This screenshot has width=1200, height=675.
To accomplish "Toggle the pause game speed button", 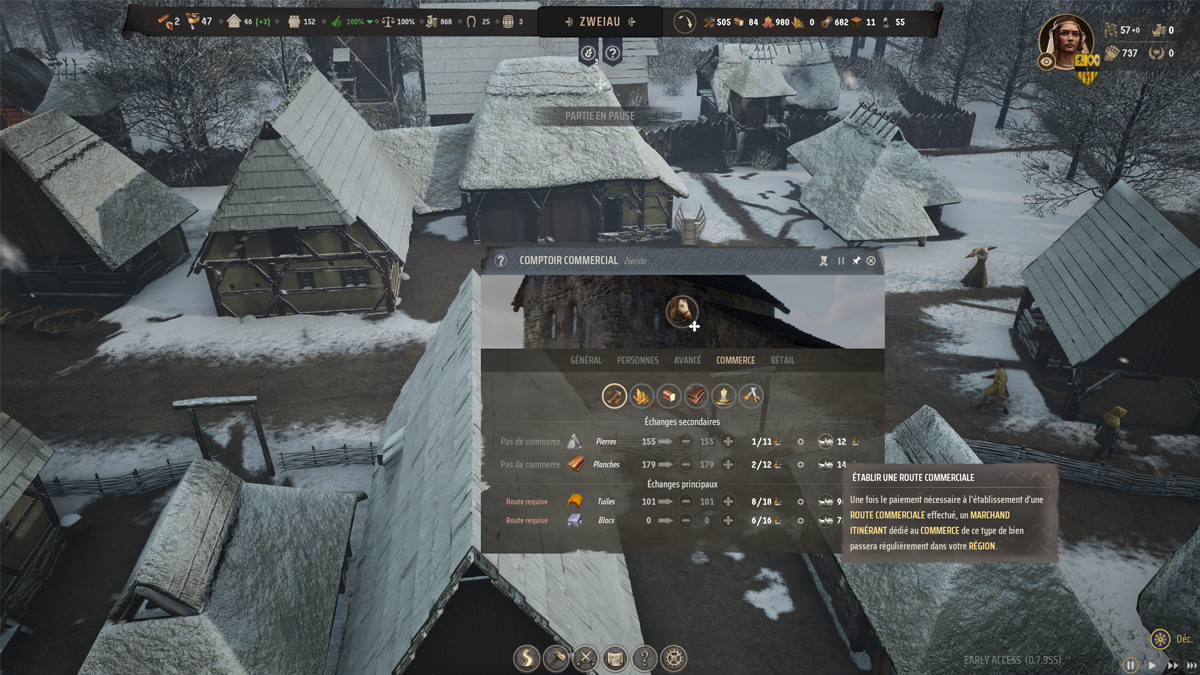I will point(1131,664).
